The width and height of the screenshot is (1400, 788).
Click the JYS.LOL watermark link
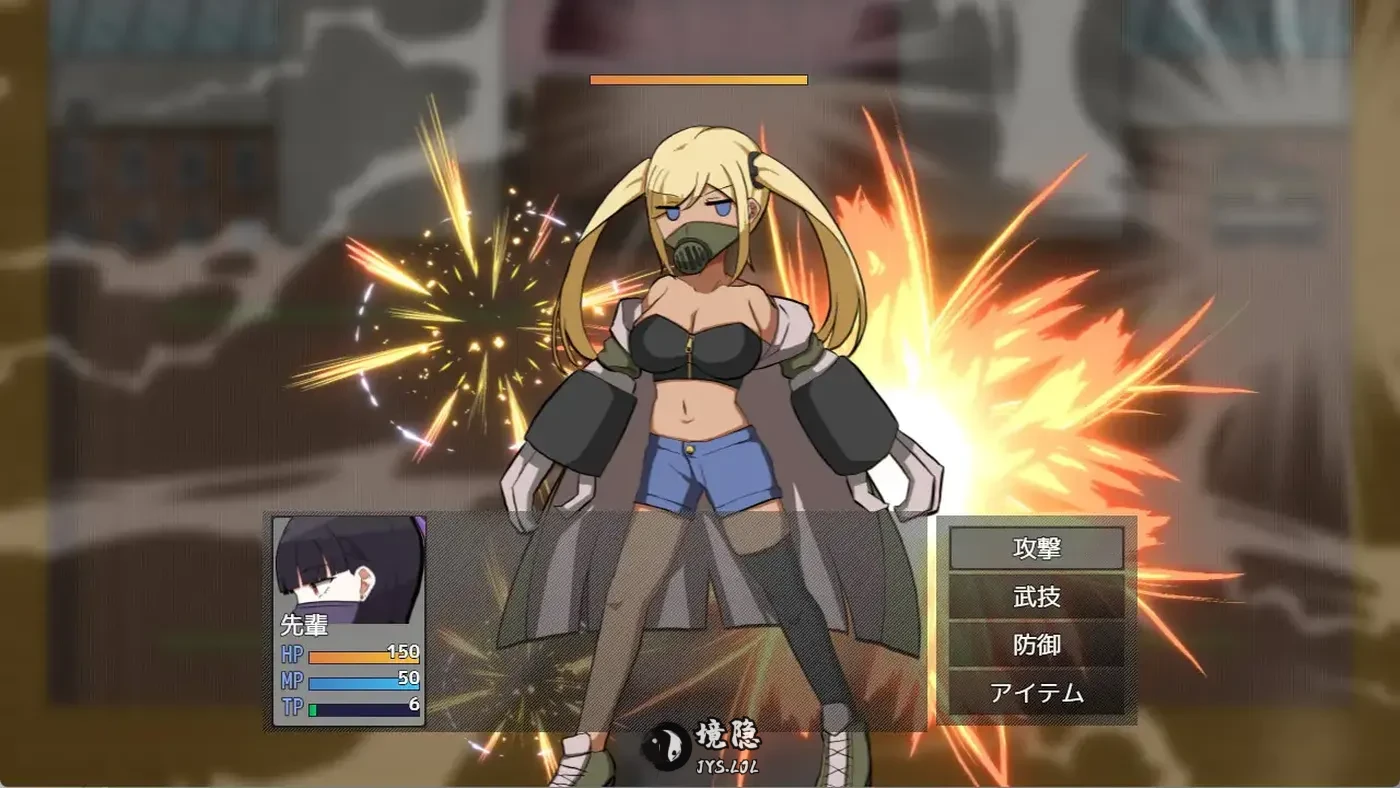[x=729, y=765]
